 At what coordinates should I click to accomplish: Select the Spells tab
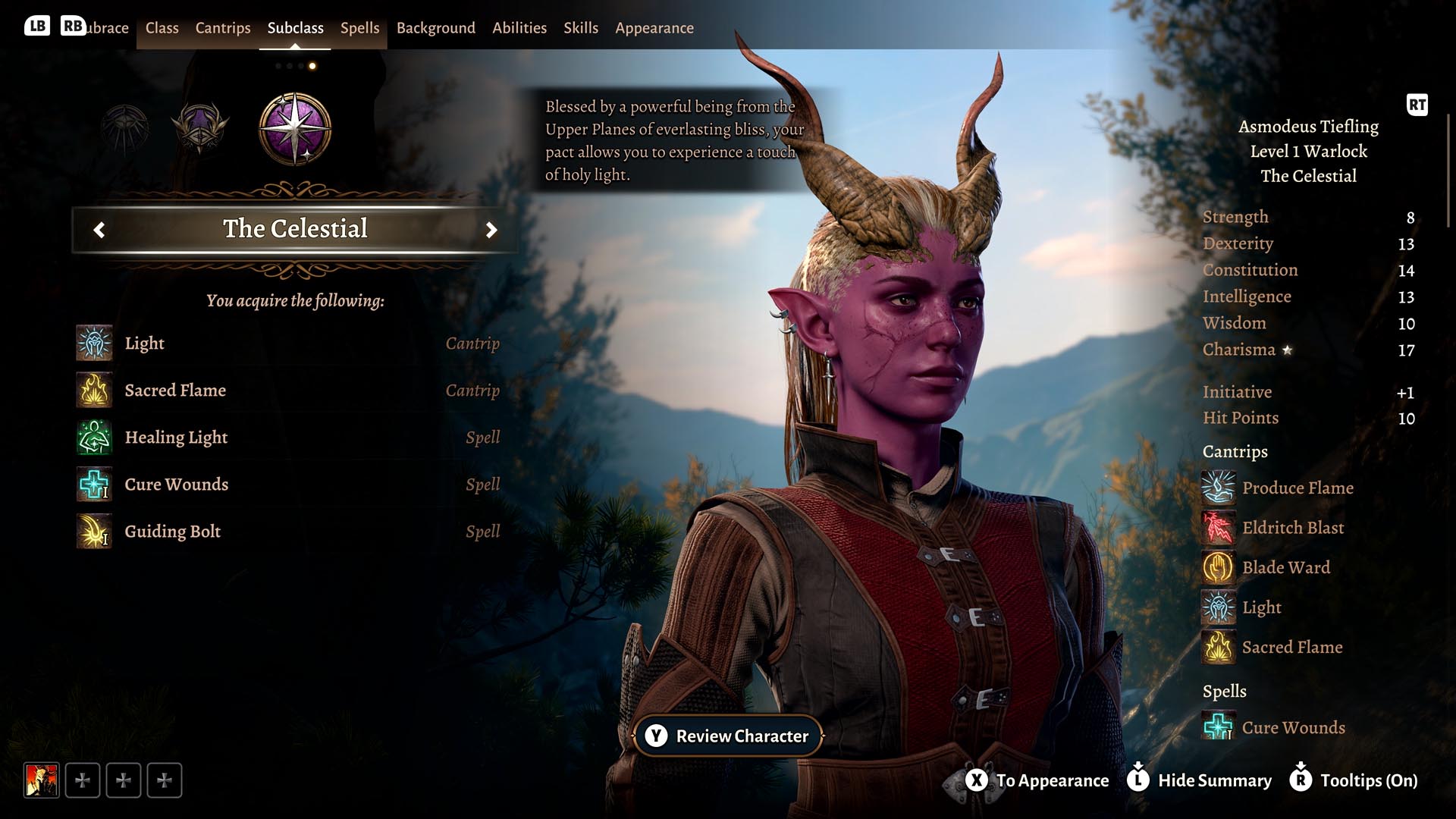click(x=359, y=28)
